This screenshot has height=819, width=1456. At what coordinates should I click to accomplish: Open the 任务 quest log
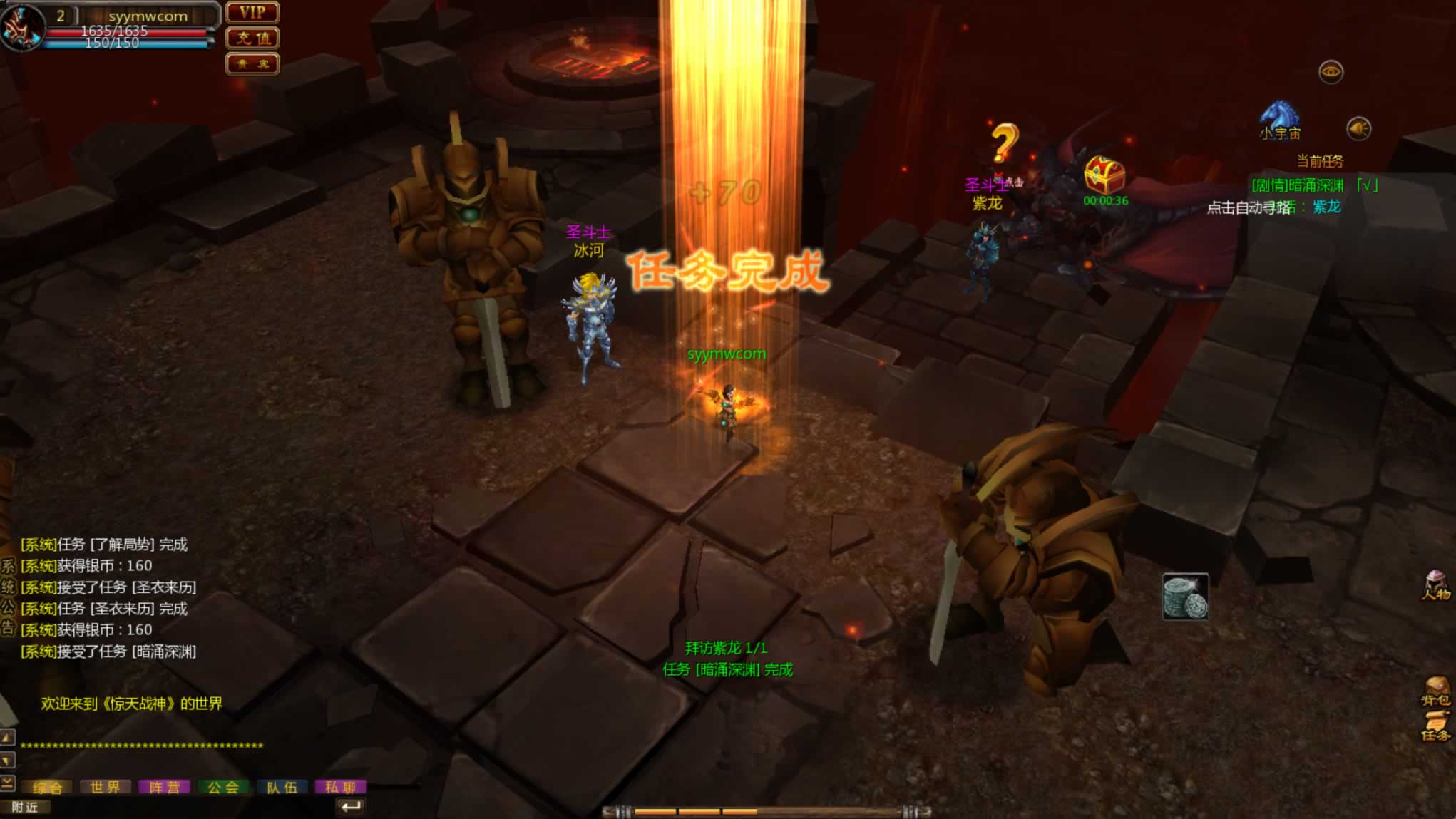(1435, 727)
